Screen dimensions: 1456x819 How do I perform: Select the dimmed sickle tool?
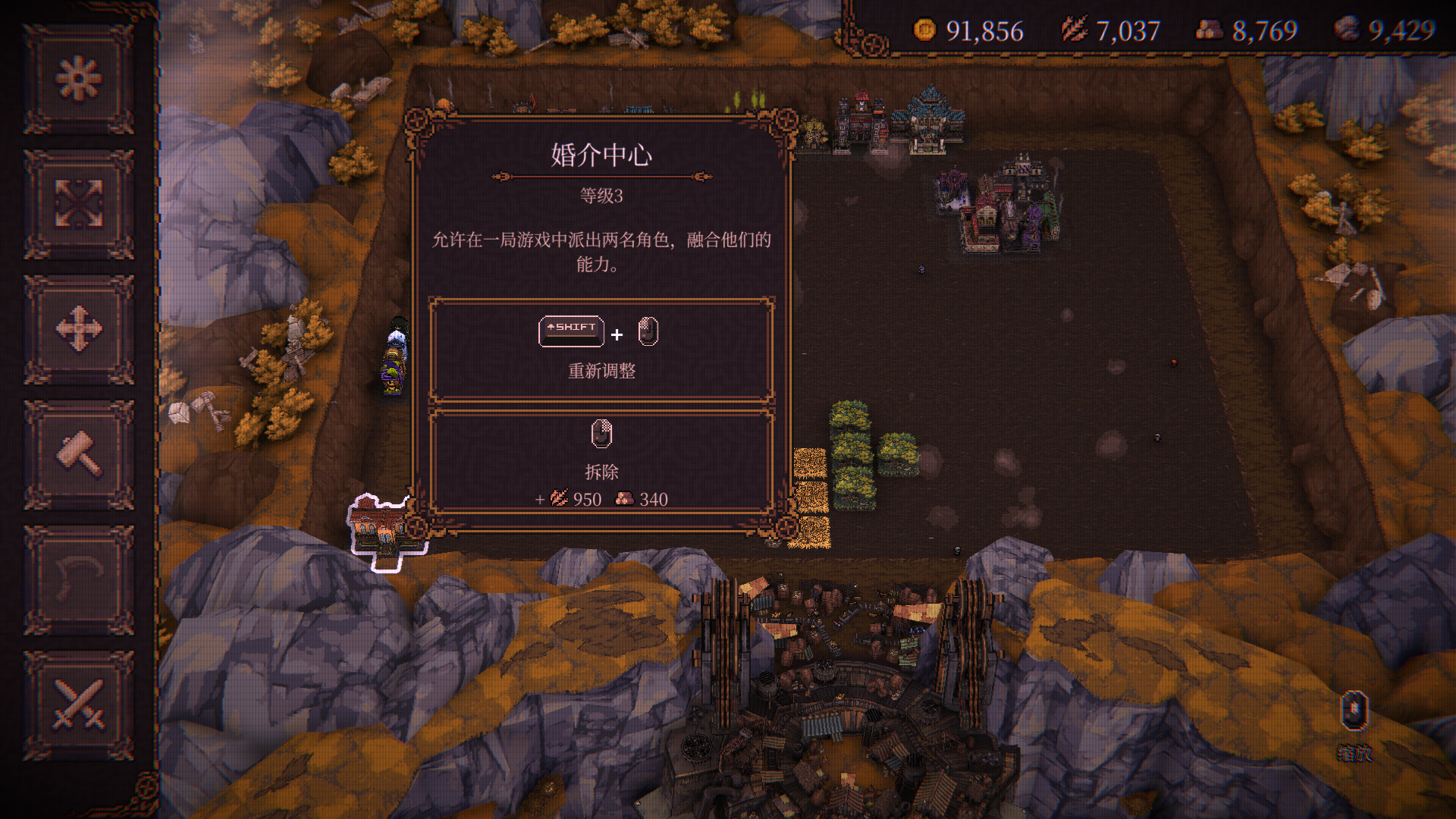click(x=79, y=579)
